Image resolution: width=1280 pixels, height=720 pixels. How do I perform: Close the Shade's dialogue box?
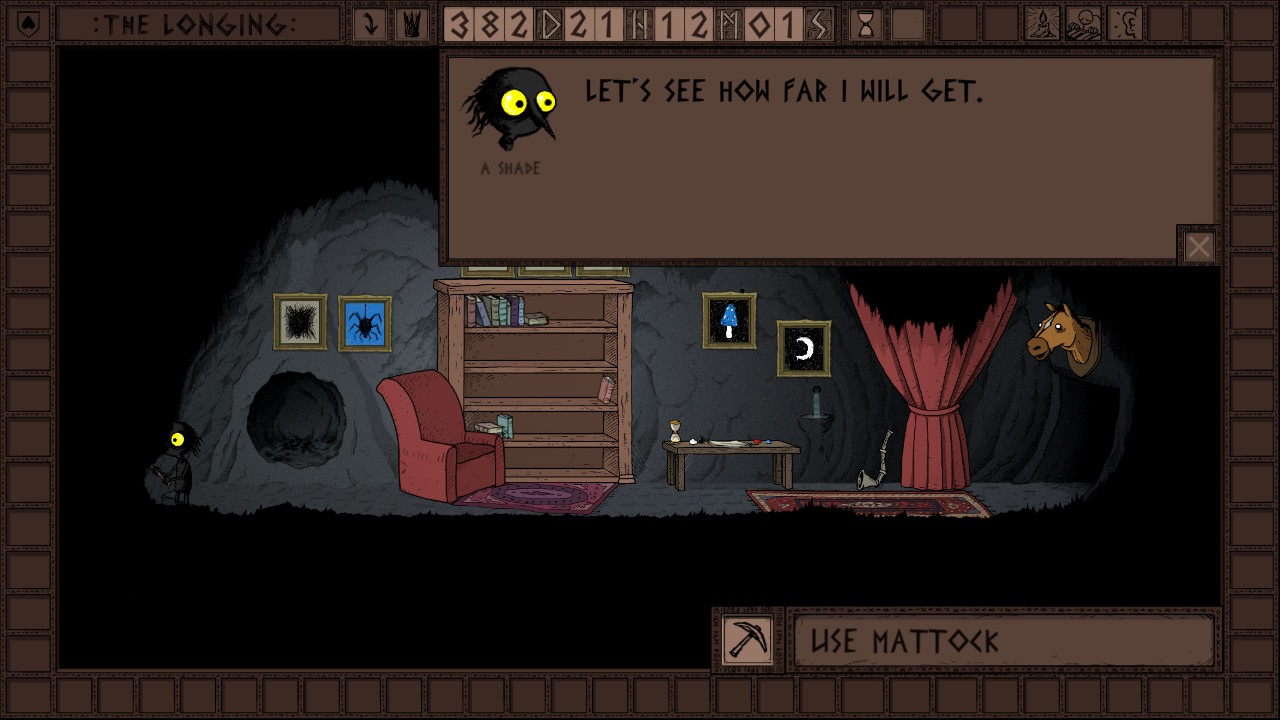tap(1199, 246)
